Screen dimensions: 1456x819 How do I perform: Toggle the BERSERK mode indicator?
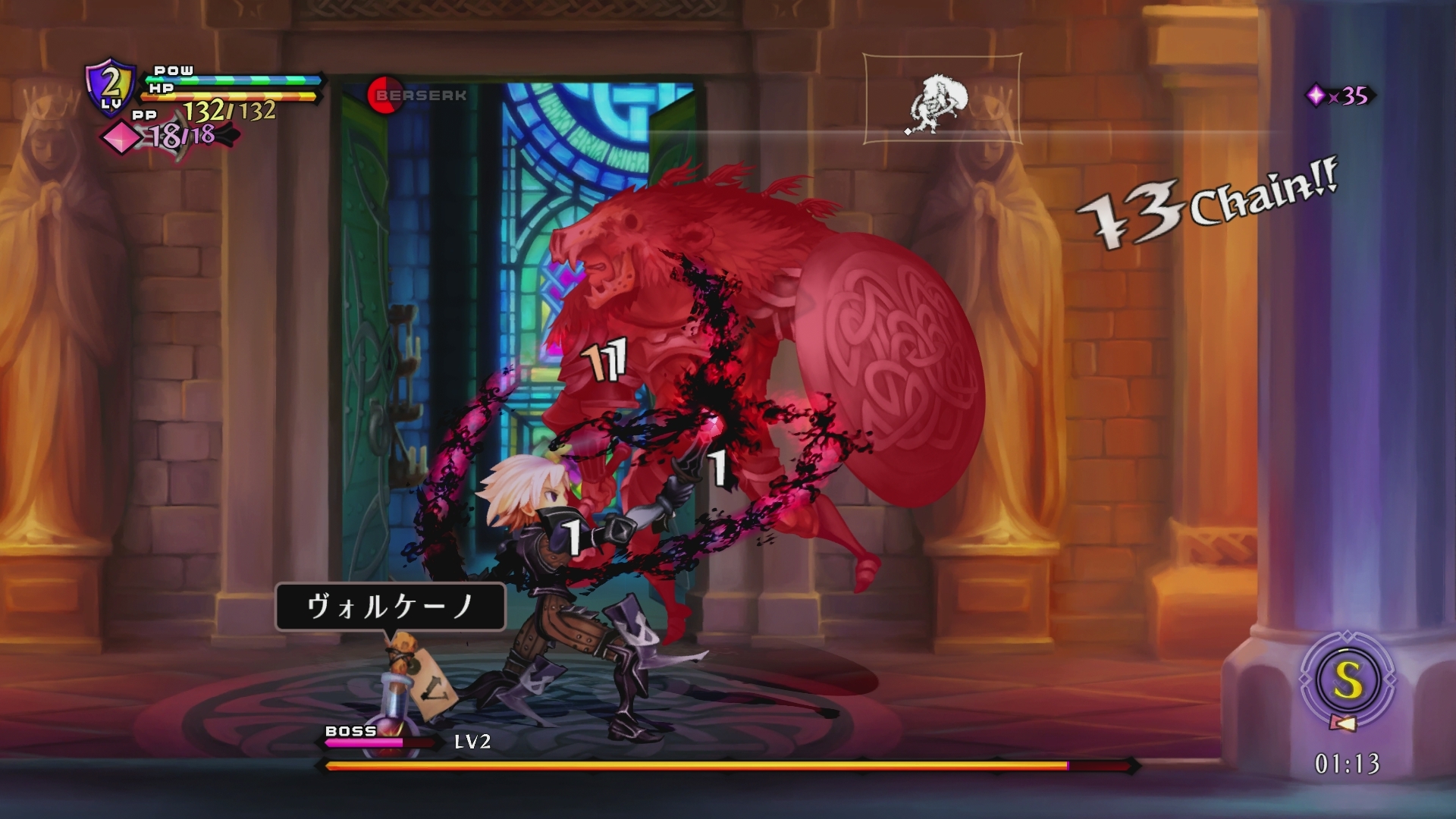point(419,94)
